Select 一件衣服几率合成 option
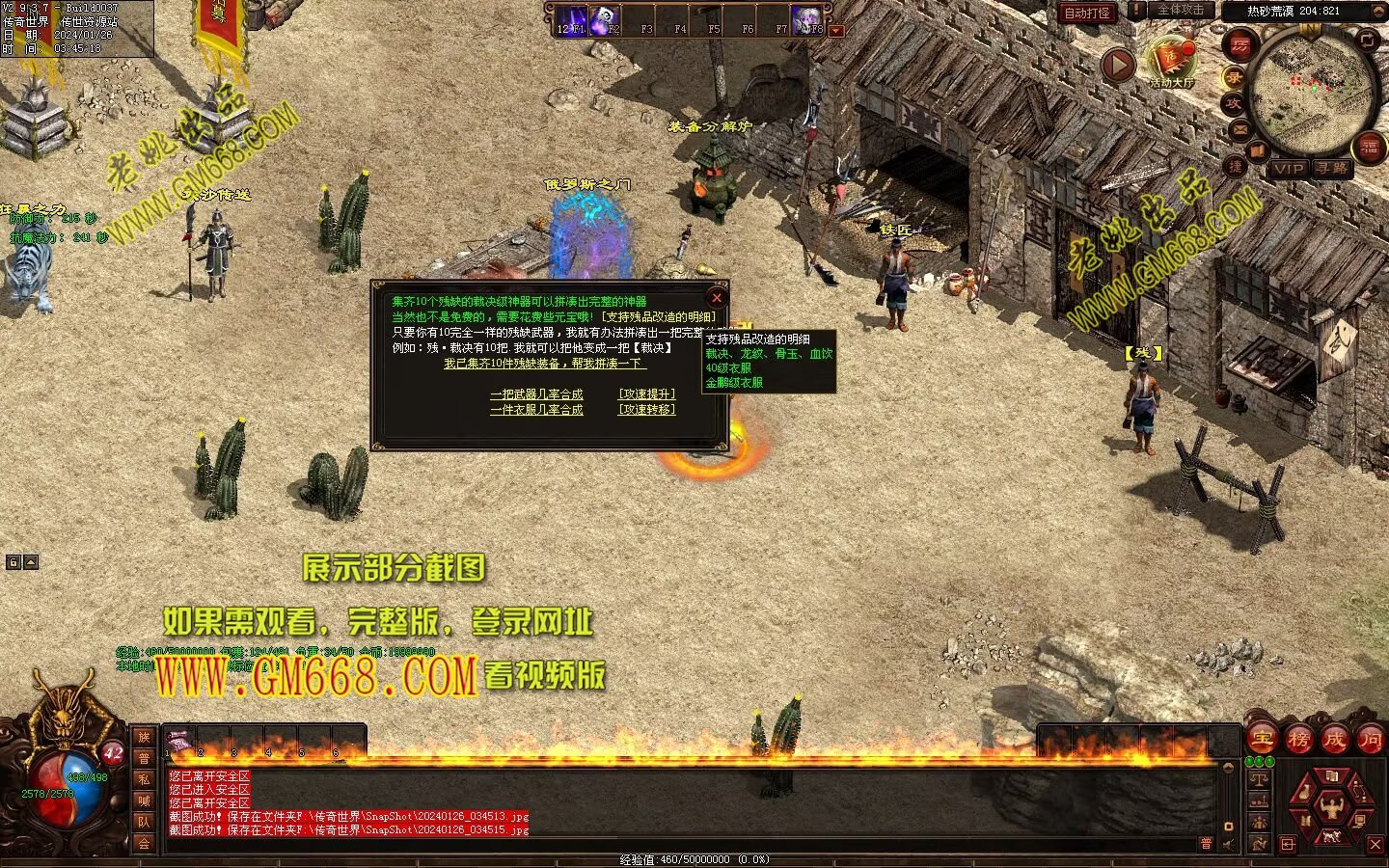Viewport: 1389px width, 868px height. 536,410
